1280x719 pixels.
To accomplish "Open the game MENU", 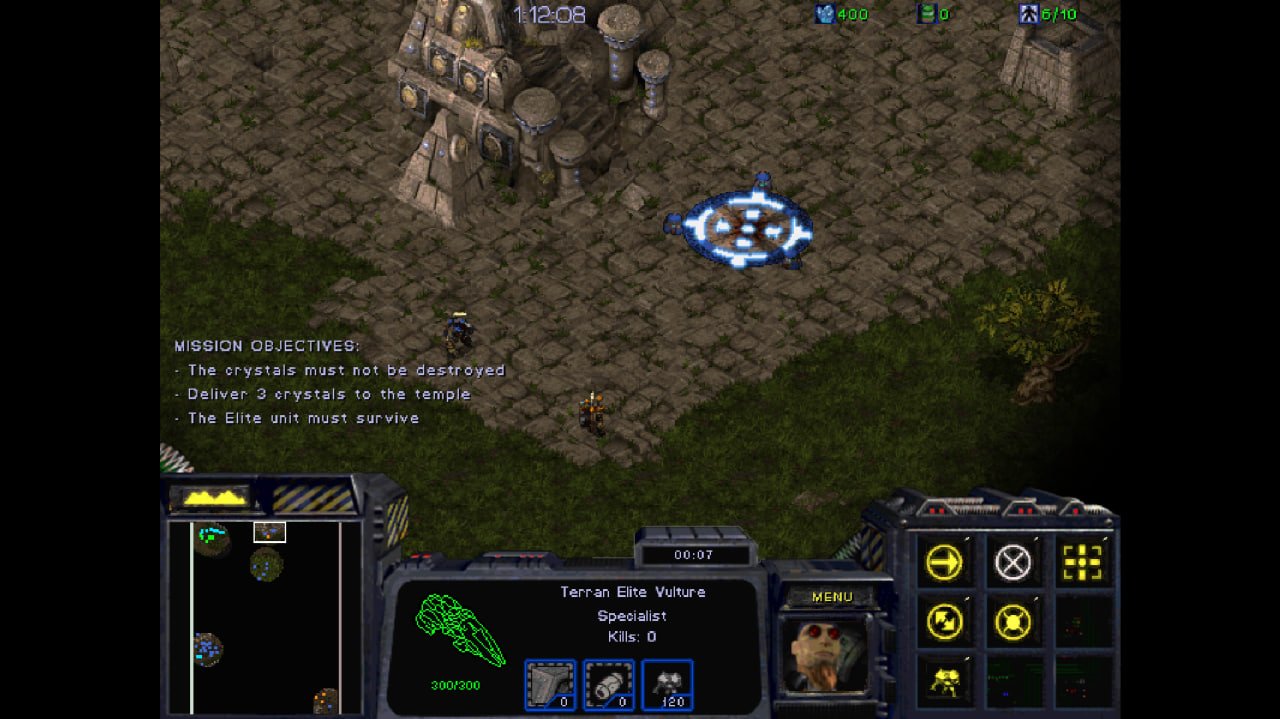I will 832,597.
